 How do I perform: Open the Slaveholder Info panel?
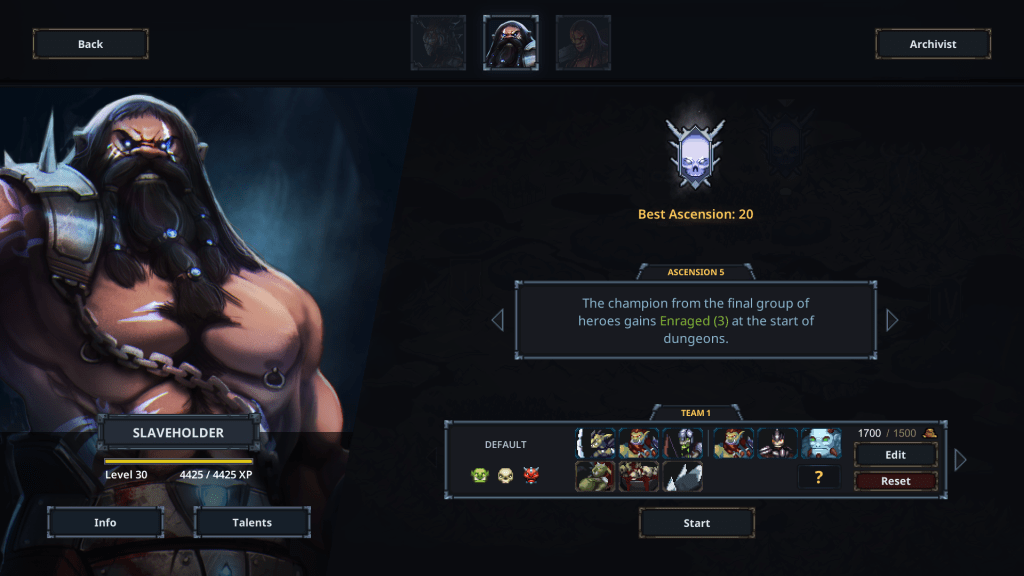click(x=105, y=522)
